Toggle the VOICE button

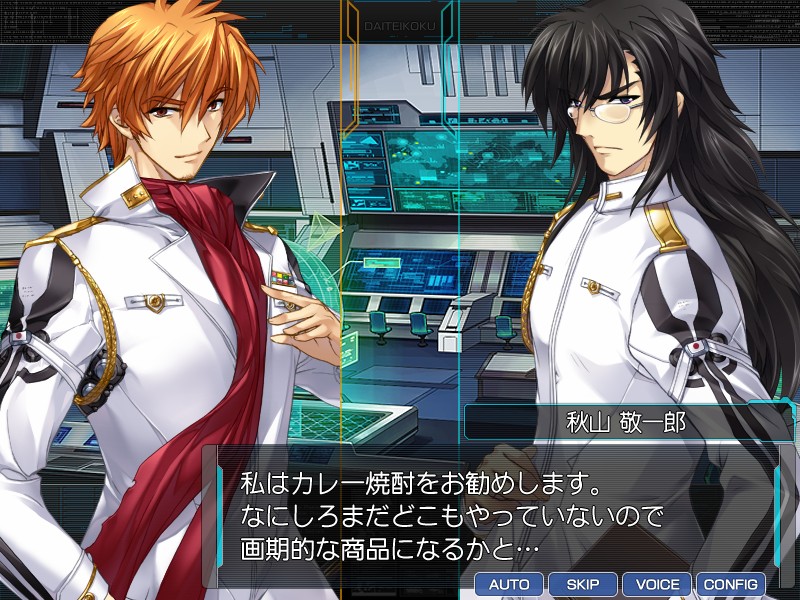point(657,584)
